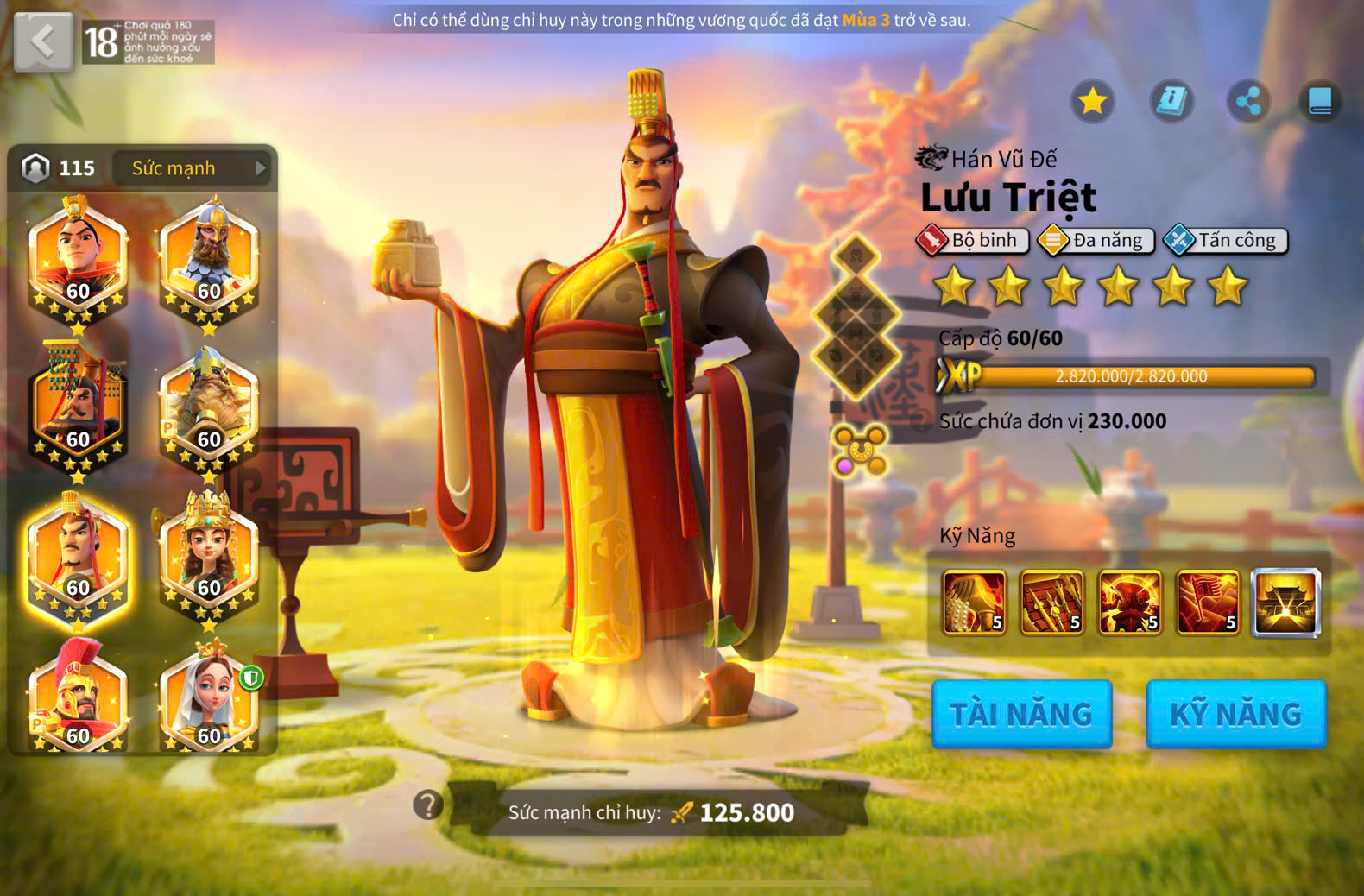Viewport: 1364px width, 896px height.
Task: View the first skill icon with beads
Action: coord(974,603)
